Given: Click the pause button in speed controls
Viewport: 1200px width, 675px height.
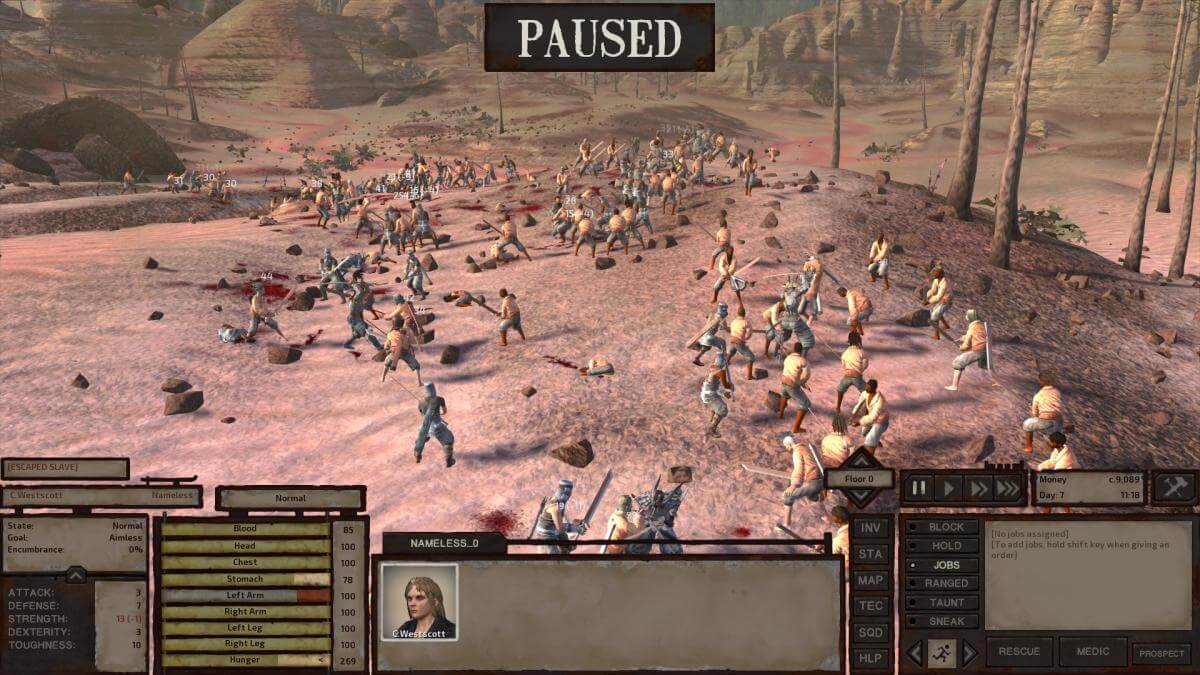Looking at the screenshot, I should (x=920, y=488).
